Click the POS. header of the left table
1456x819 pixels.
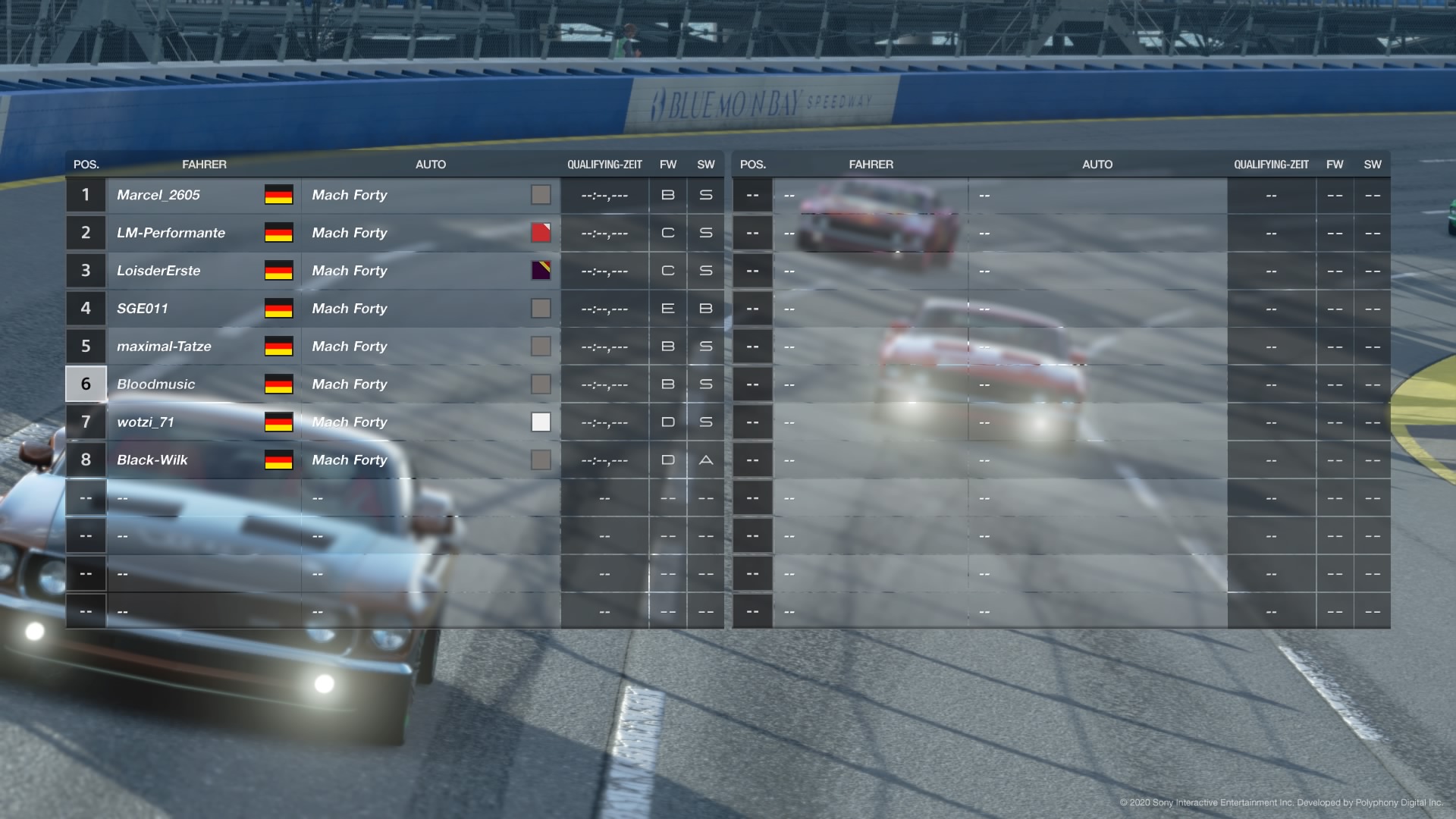[x=85, y=164]
